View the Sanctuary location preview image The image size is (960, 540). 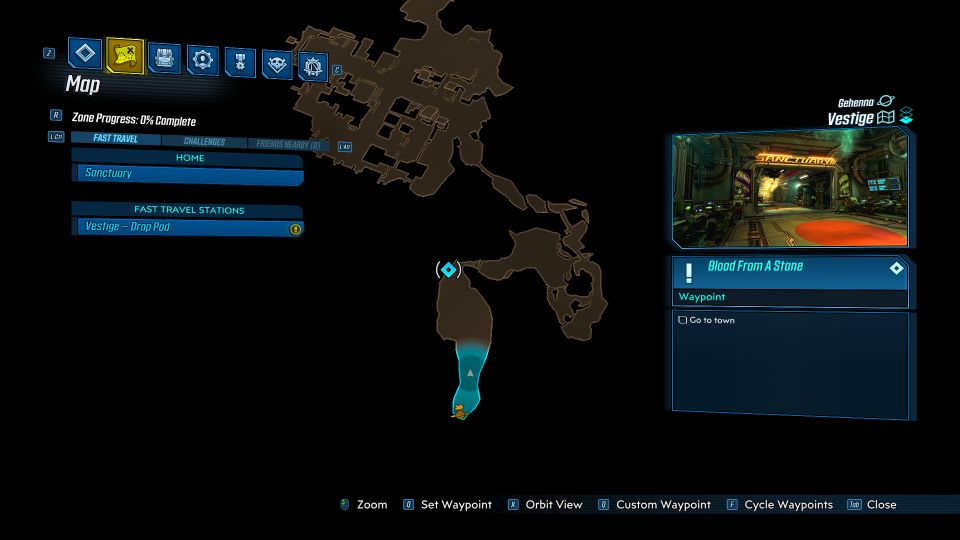point(790,188)
